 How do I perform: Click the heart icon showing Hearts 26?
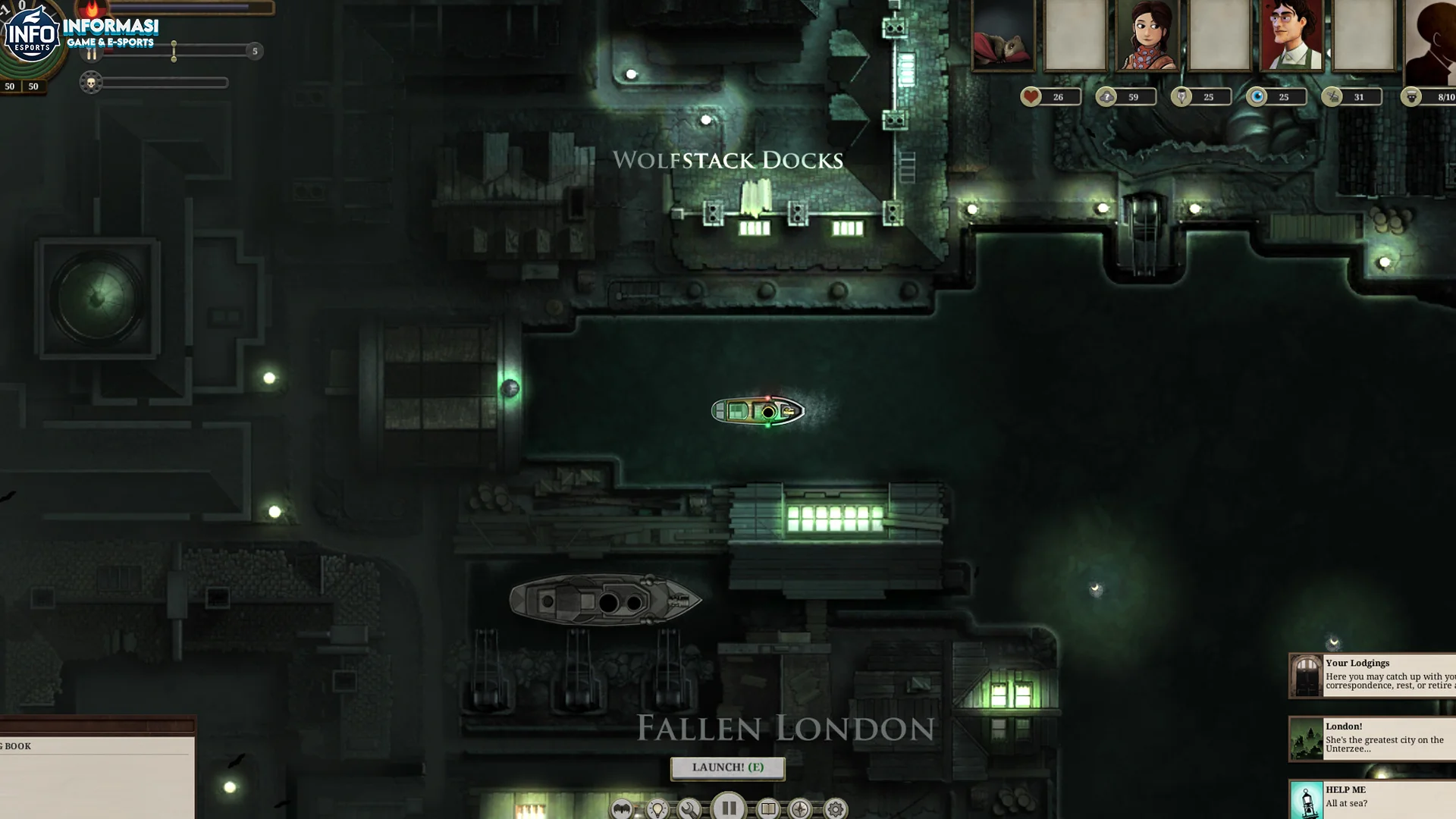(1031, 96)
